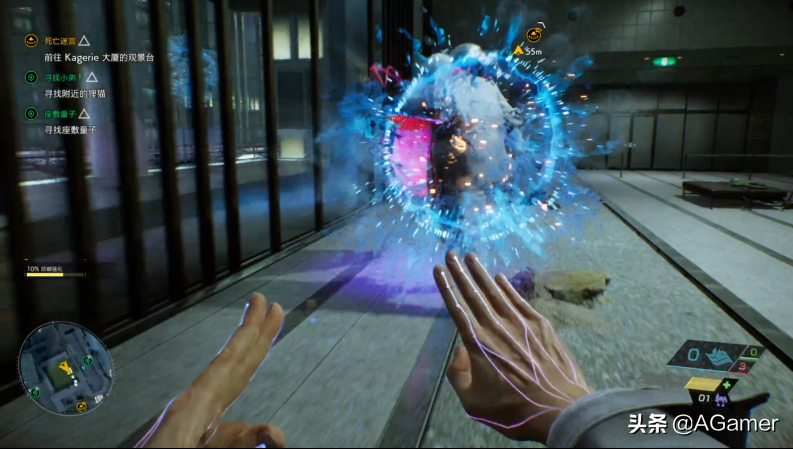Select the blue water weaving element icon
The image size is (793, 449).
(x=720, y=355)
